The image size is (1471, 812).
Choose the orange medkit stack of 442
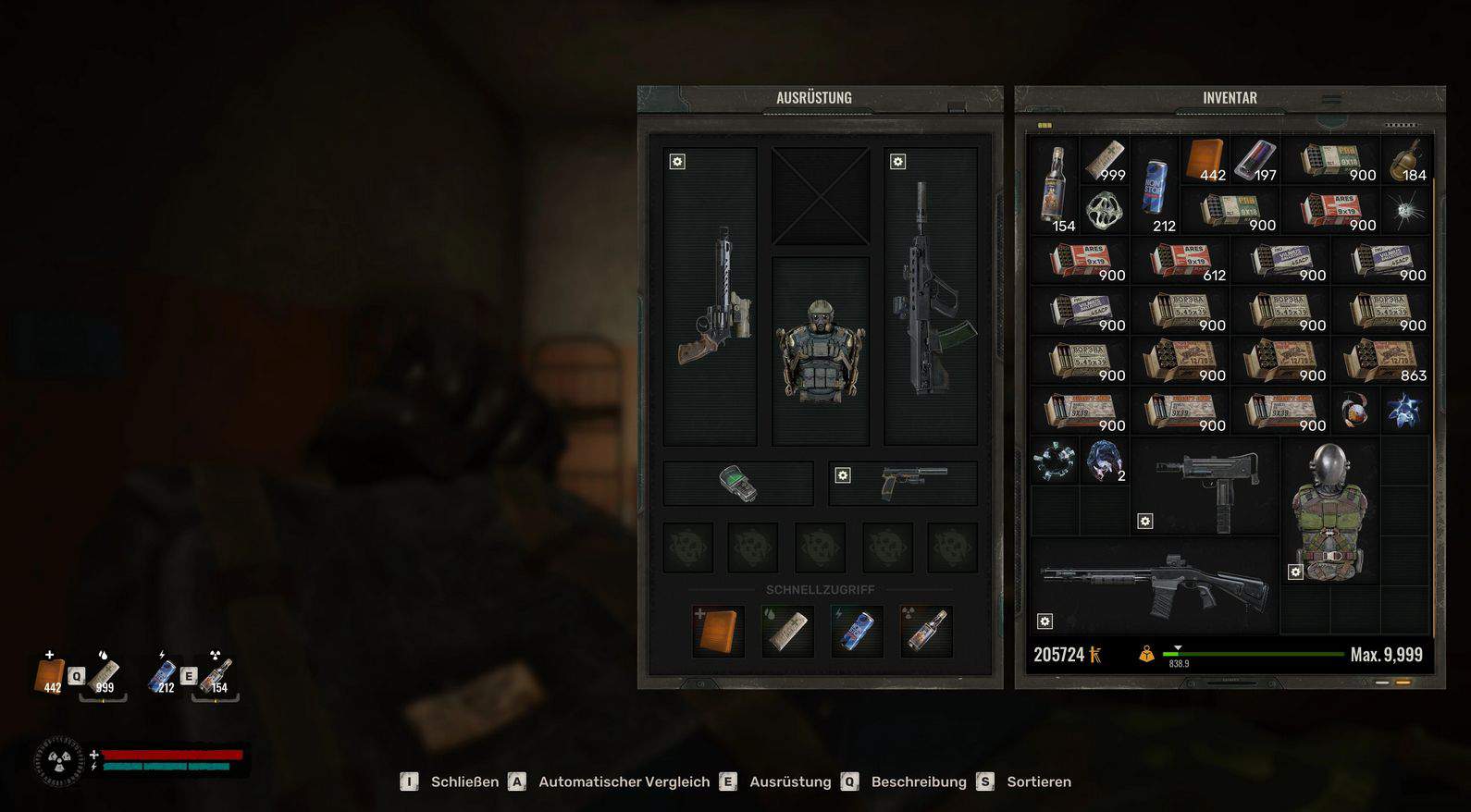tap(1205, 160)
